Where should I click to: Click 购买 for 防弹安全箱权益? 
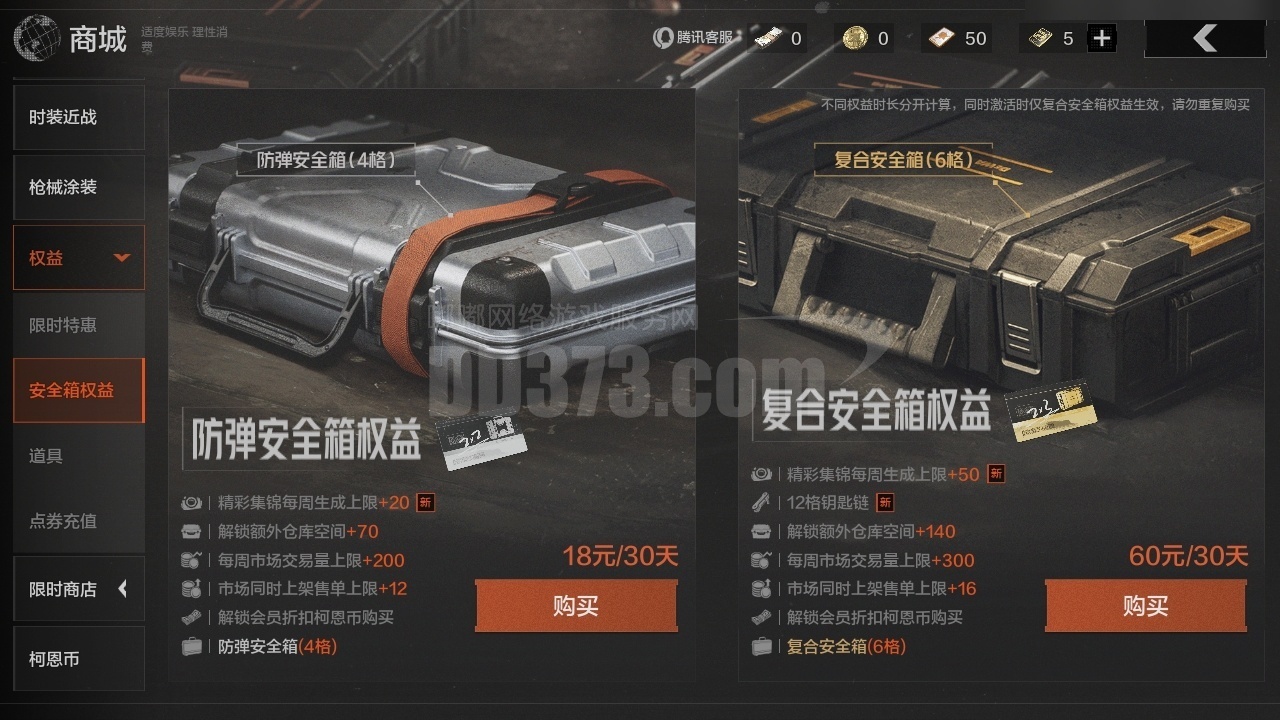pos(576,605)
